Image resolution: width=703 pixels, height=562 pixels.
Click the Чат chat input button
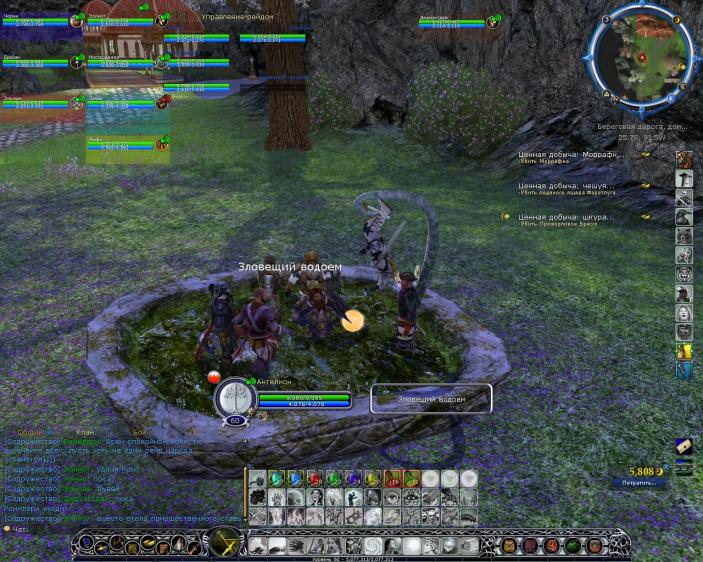(x=14, y=529)
